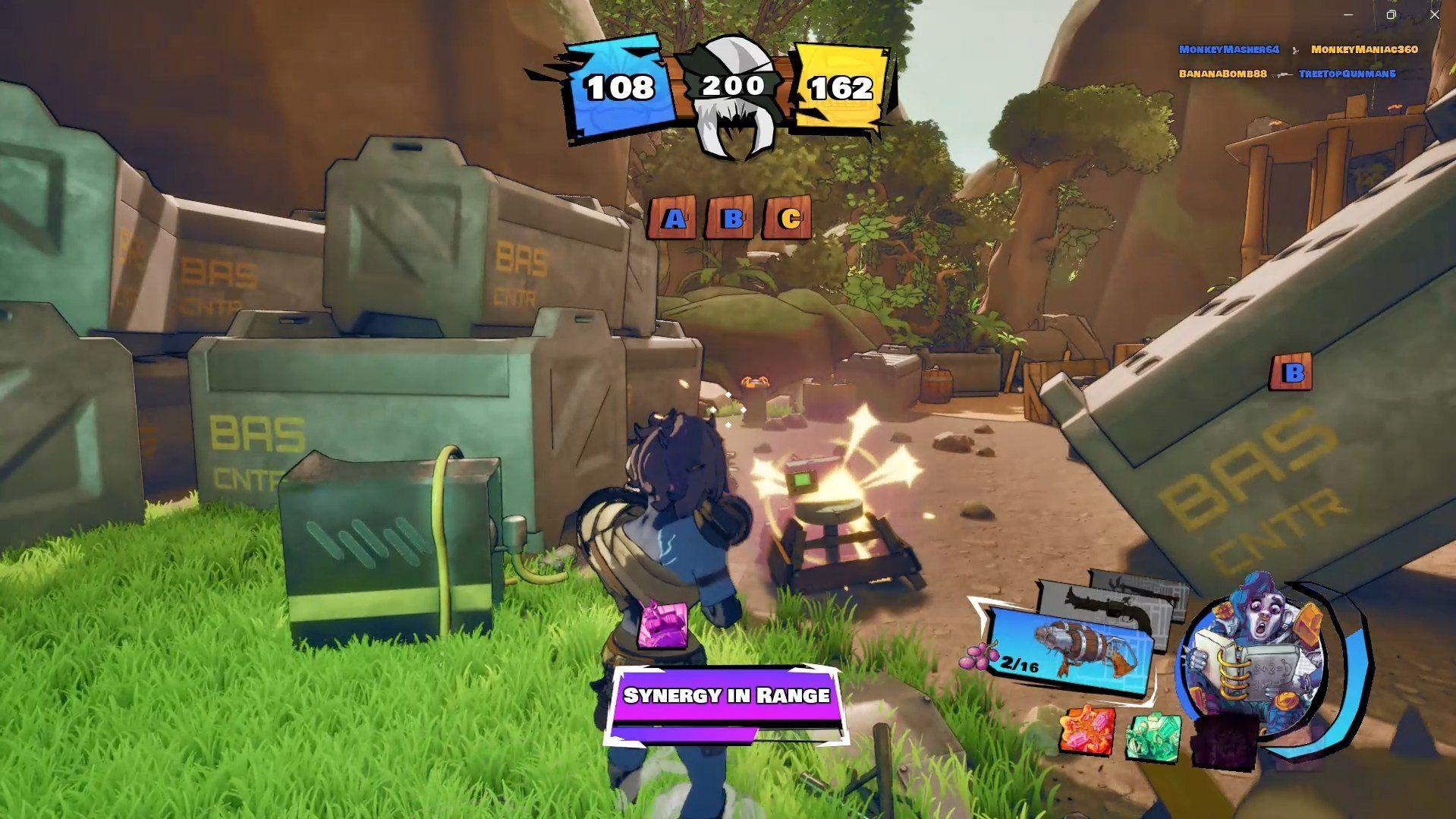Choose the equipped barrel blaster weapon card
Viewport: 1456px width, 819px height.
click(x=1070, y=647)
